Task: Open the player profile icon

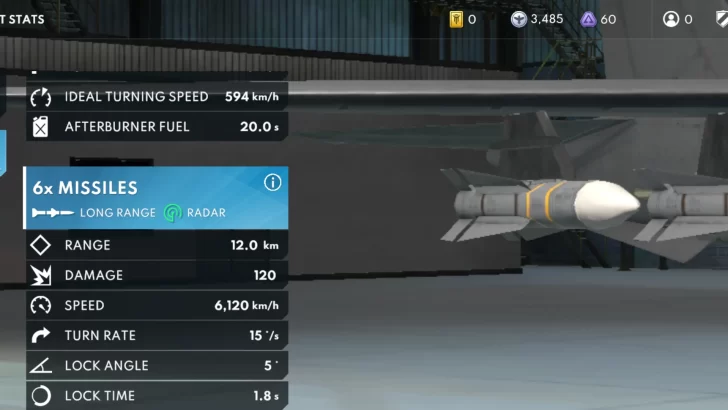Action: [x=671, y=19]
